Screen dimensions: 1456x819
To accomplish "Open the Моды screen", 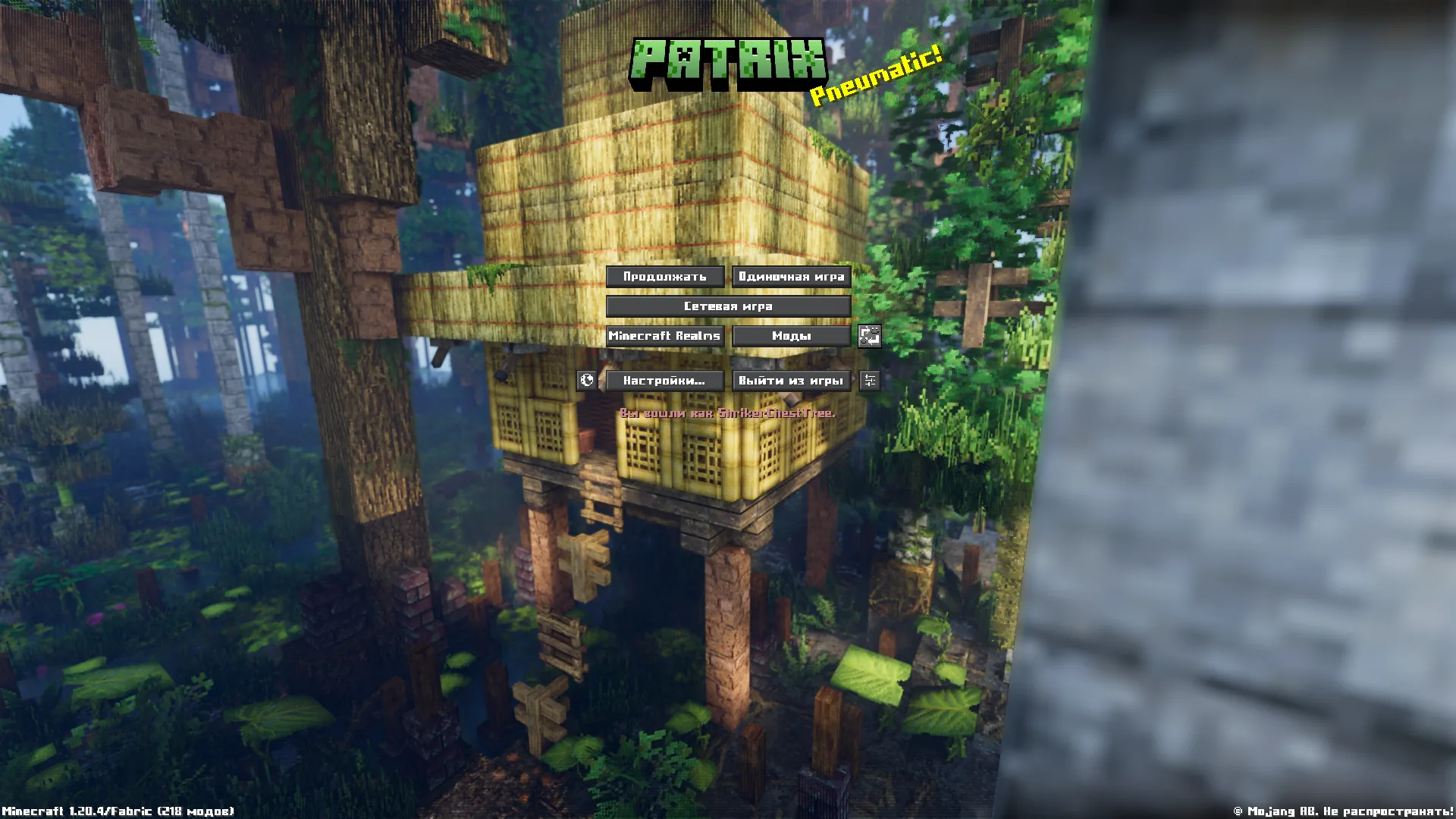I will coord(790,336).
